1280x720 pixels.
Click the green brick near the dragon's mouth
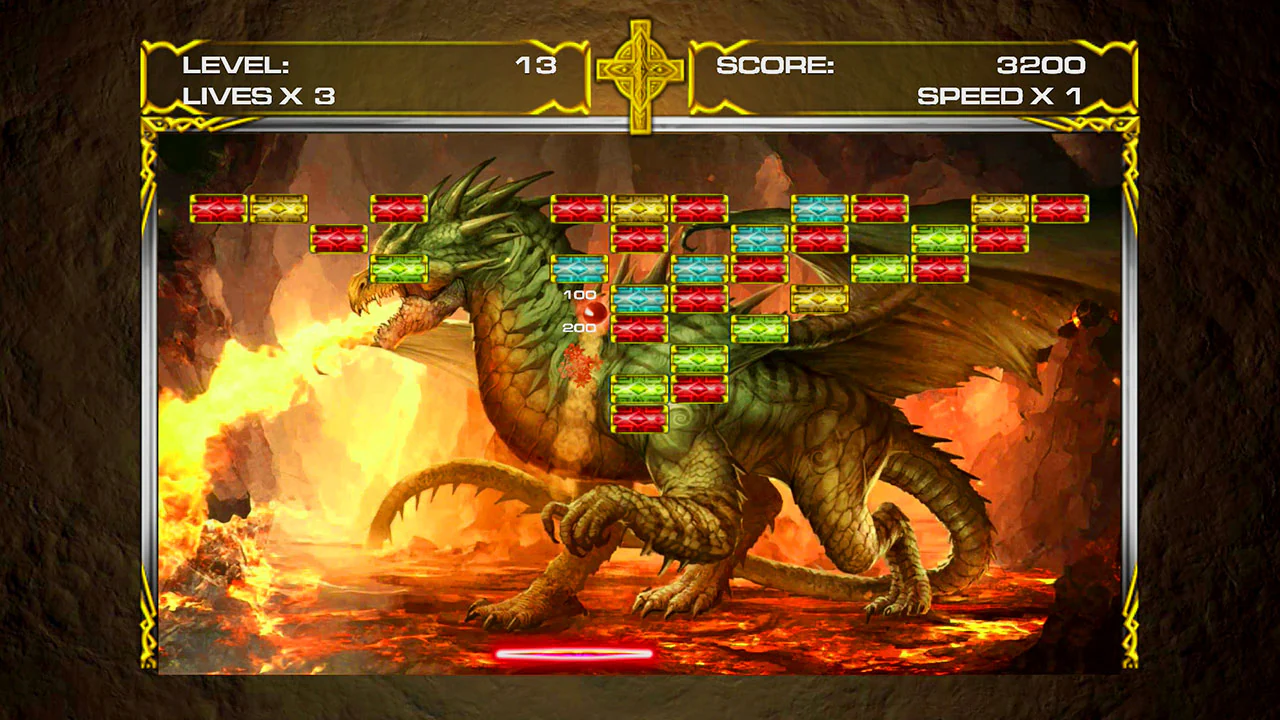(x=399, y=267)
